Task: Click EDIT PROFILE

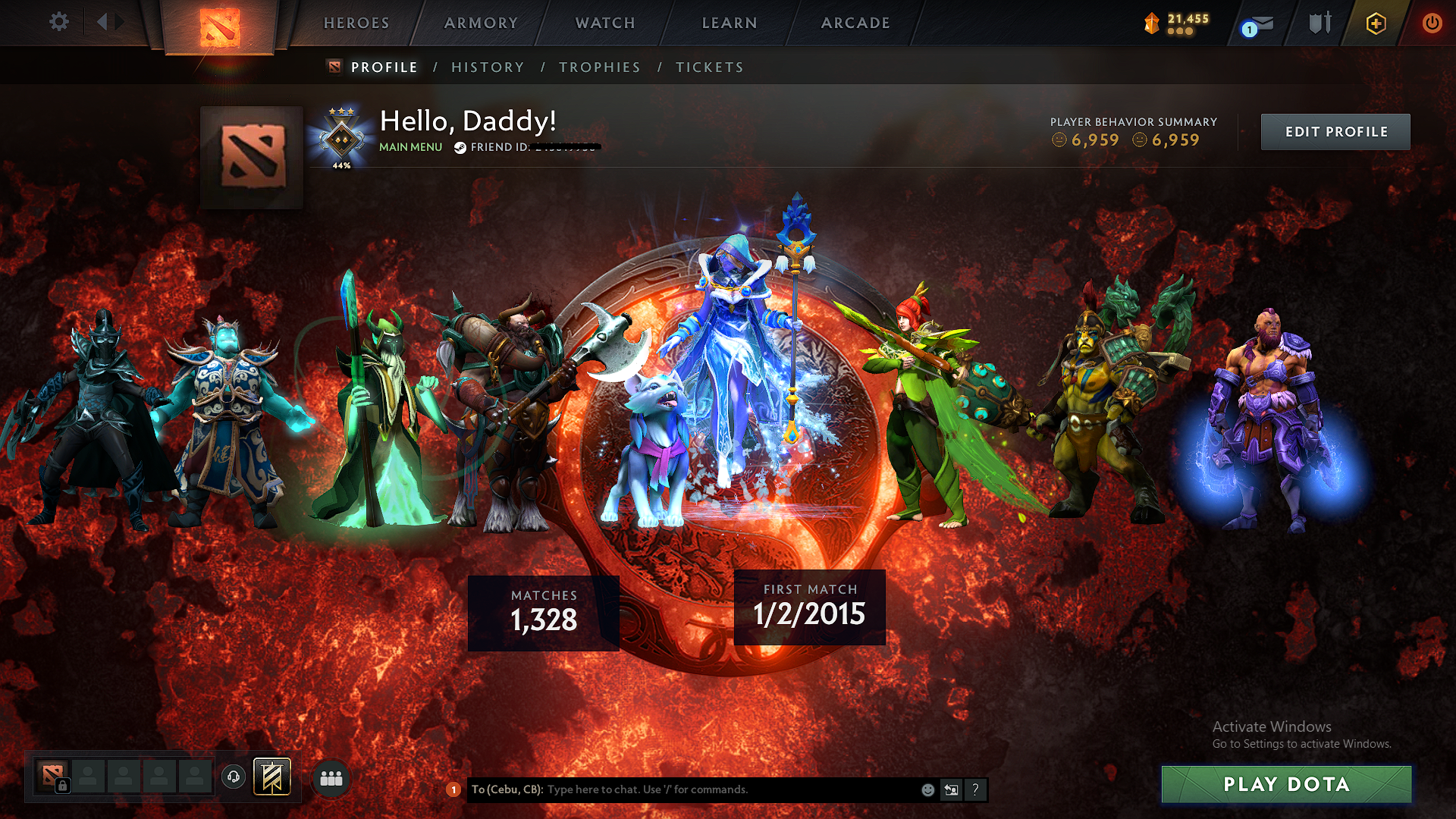Action: click(x=1335, y=131)
